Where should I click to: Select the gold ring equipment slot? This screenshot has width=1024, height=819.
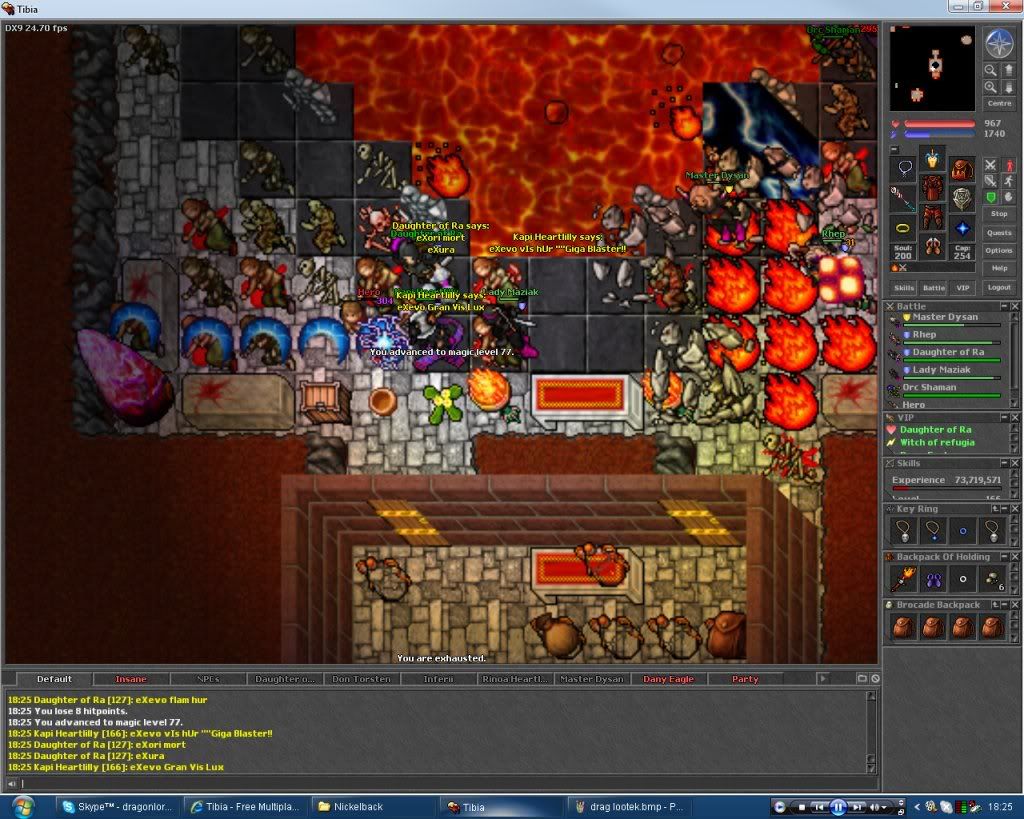tap(903, 228)
